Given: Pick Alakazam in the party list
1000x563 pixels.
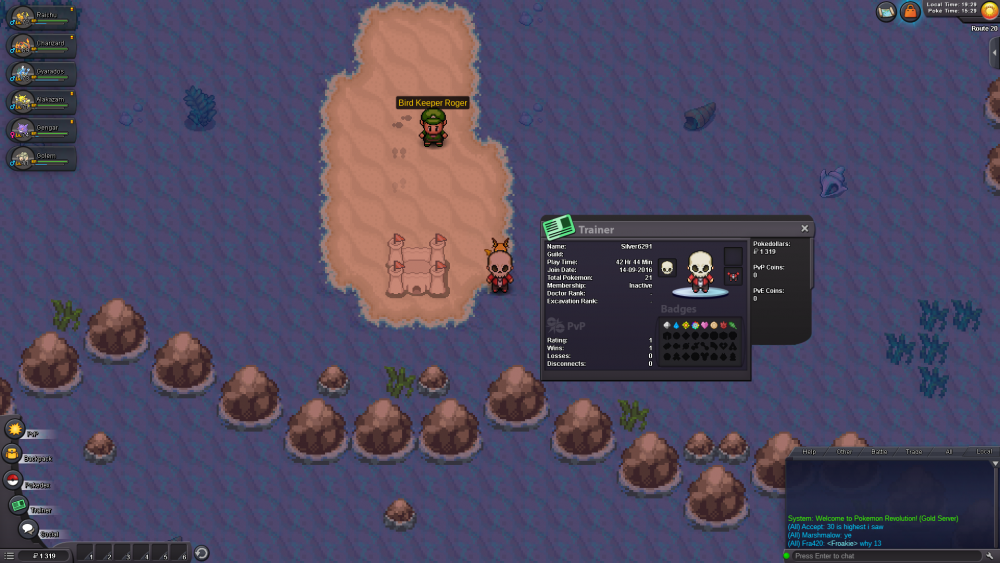Looking at the screenshot, I should tap(41, 101).
